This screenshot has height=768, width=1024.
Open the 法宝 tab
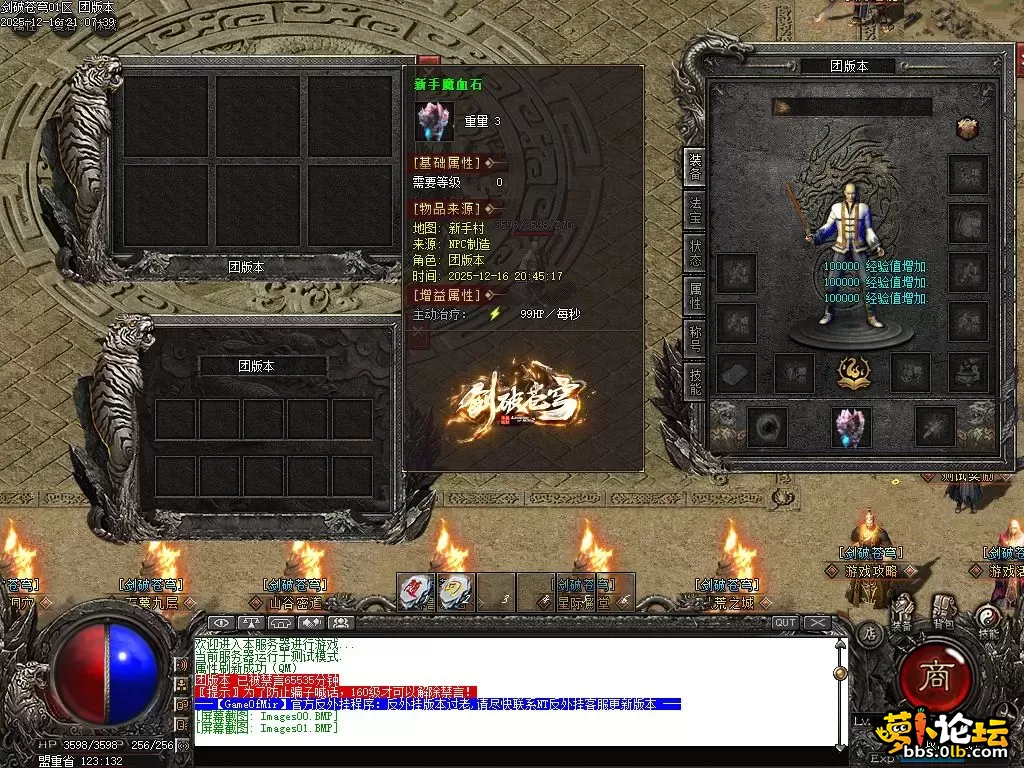[695, 209]
